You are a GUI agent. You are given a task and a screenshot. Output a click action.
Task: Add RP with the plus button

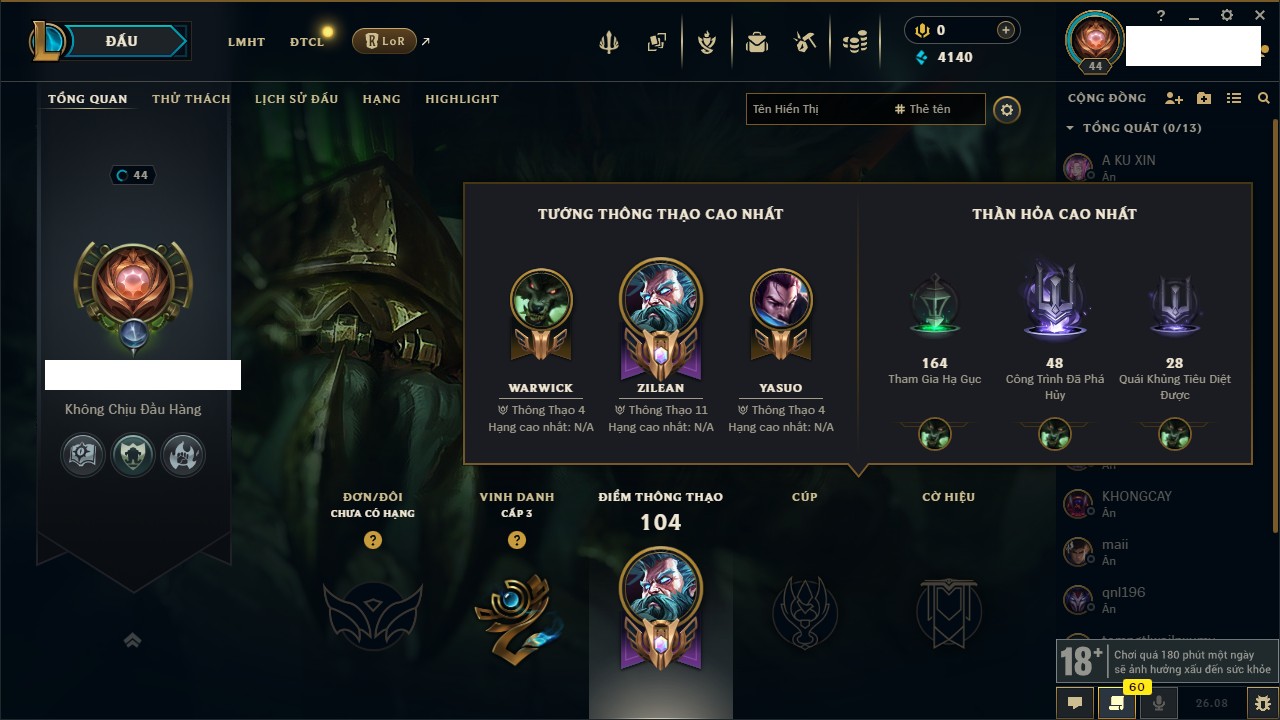coord(1006,30)
